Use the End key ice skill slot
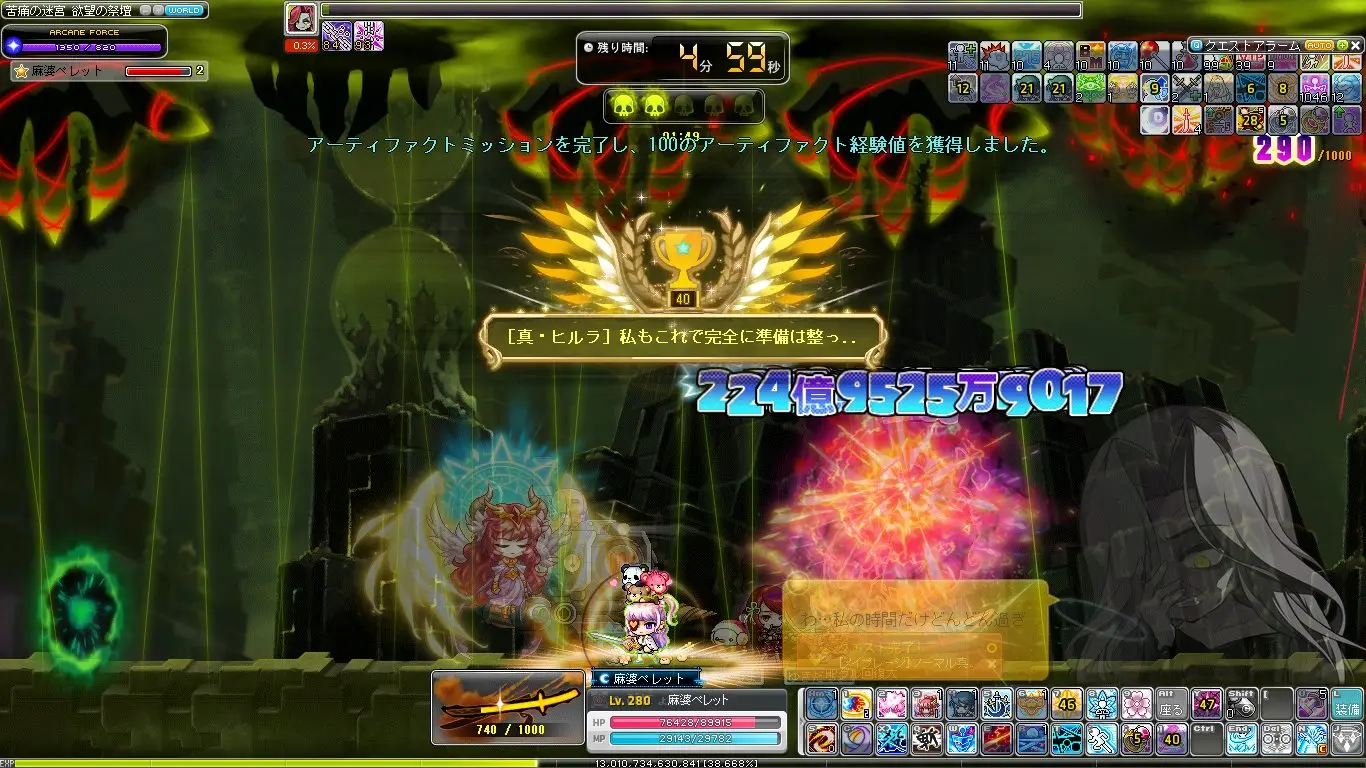The image size is (1366, 768). point(1241,739)
